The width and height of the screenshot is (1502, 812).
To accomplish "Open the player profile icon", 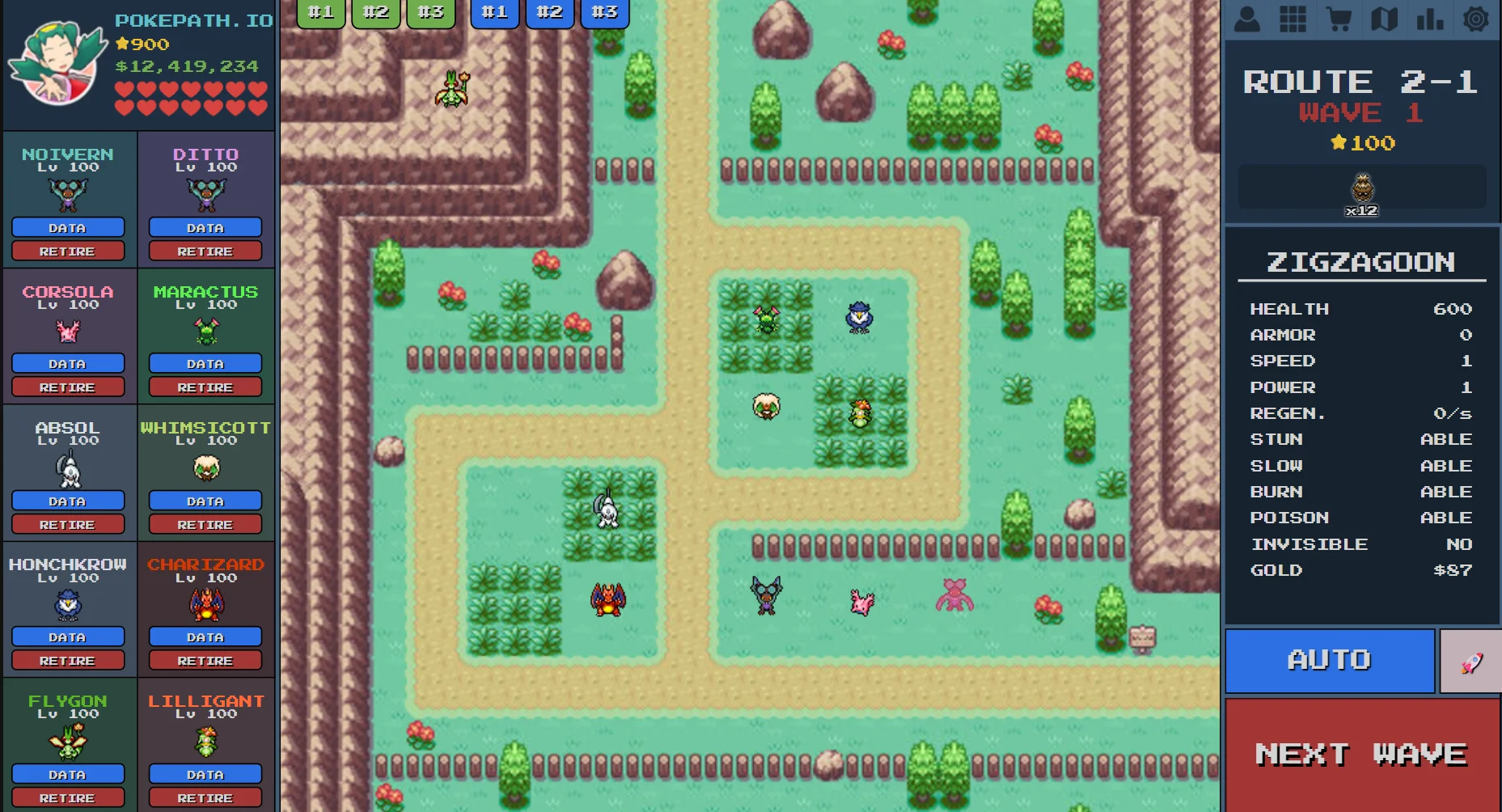I will [x=1246, y=19].
